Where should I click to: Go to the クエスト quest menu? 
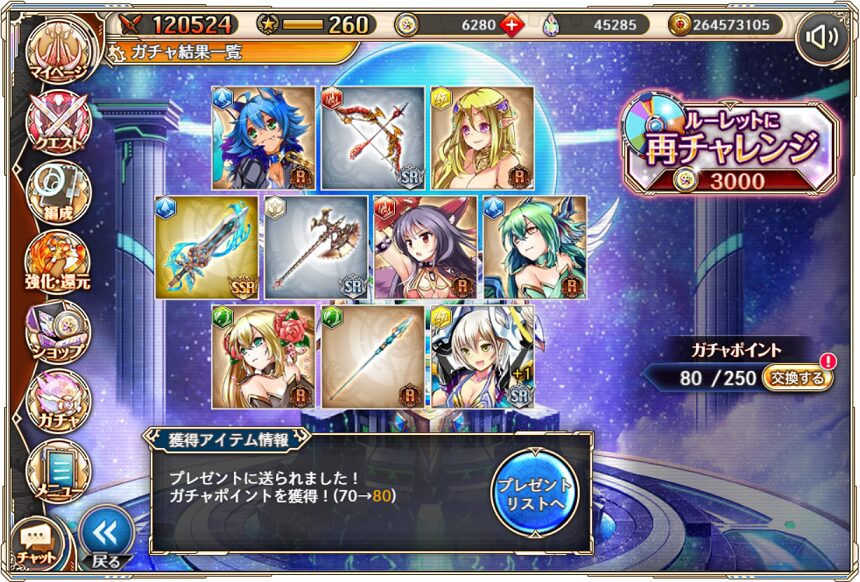[x=57, y=125]
